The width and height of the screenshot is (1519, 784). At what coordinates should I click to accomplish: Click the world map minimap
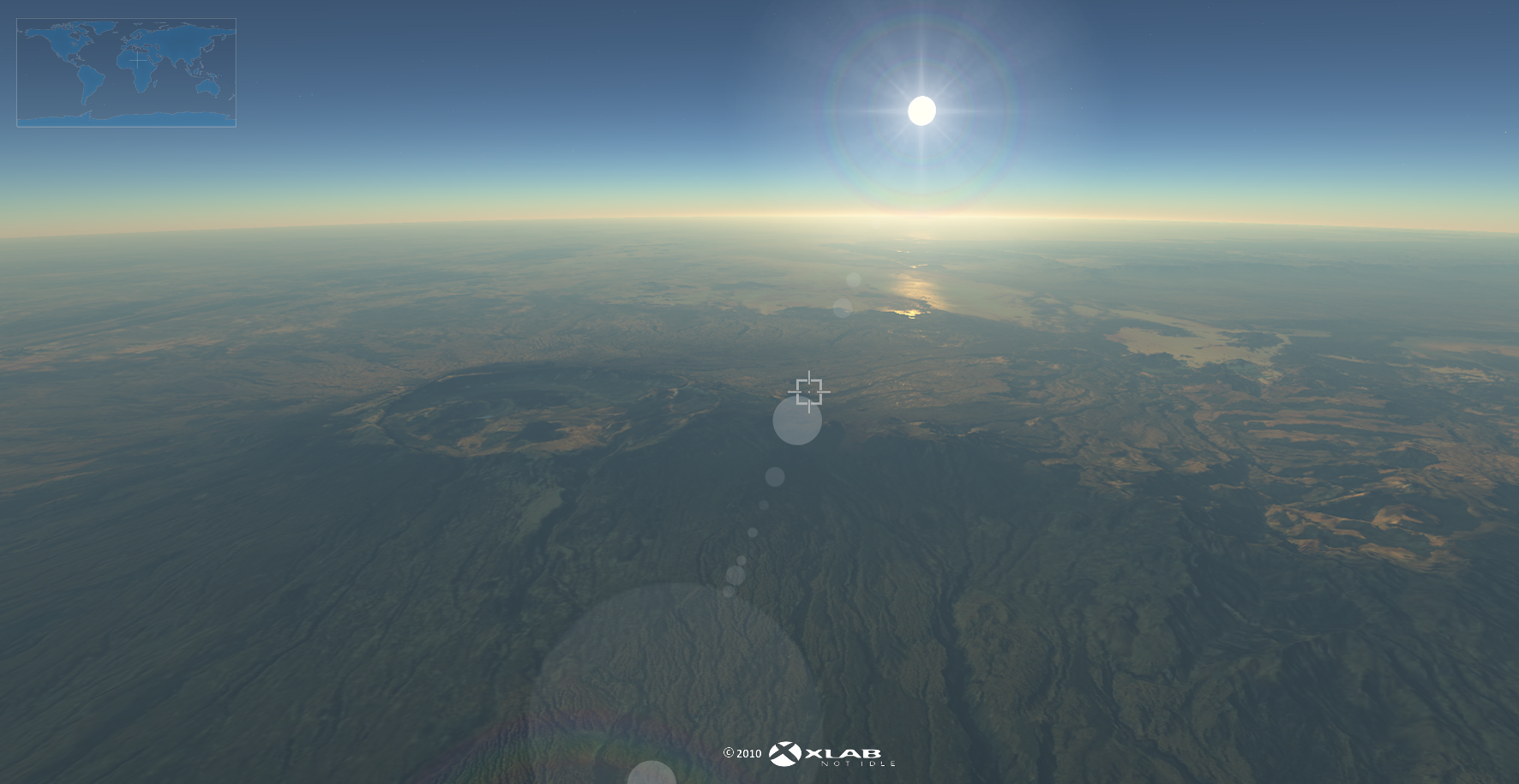pyautogui.click(x=126, y=73)
